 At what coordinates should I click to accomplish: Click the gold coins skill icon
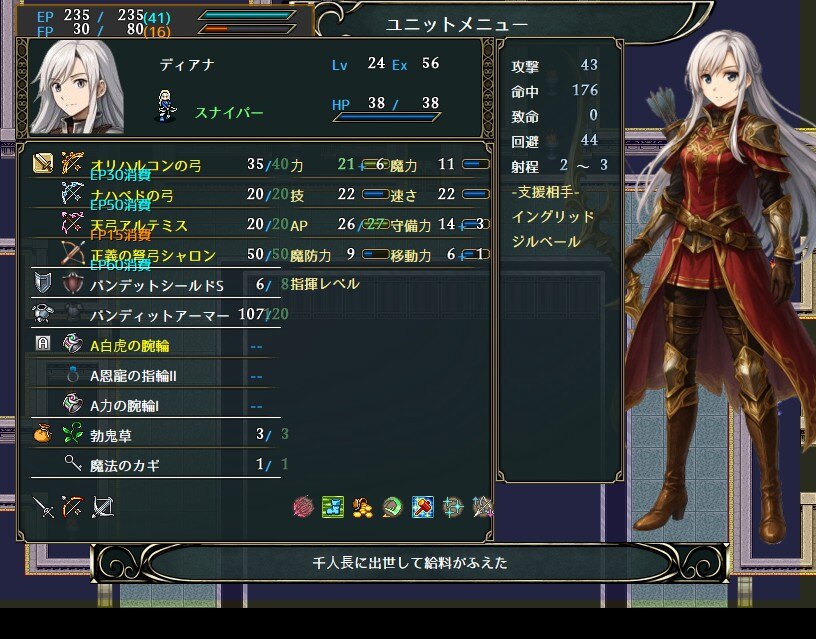tap(363, 507)
